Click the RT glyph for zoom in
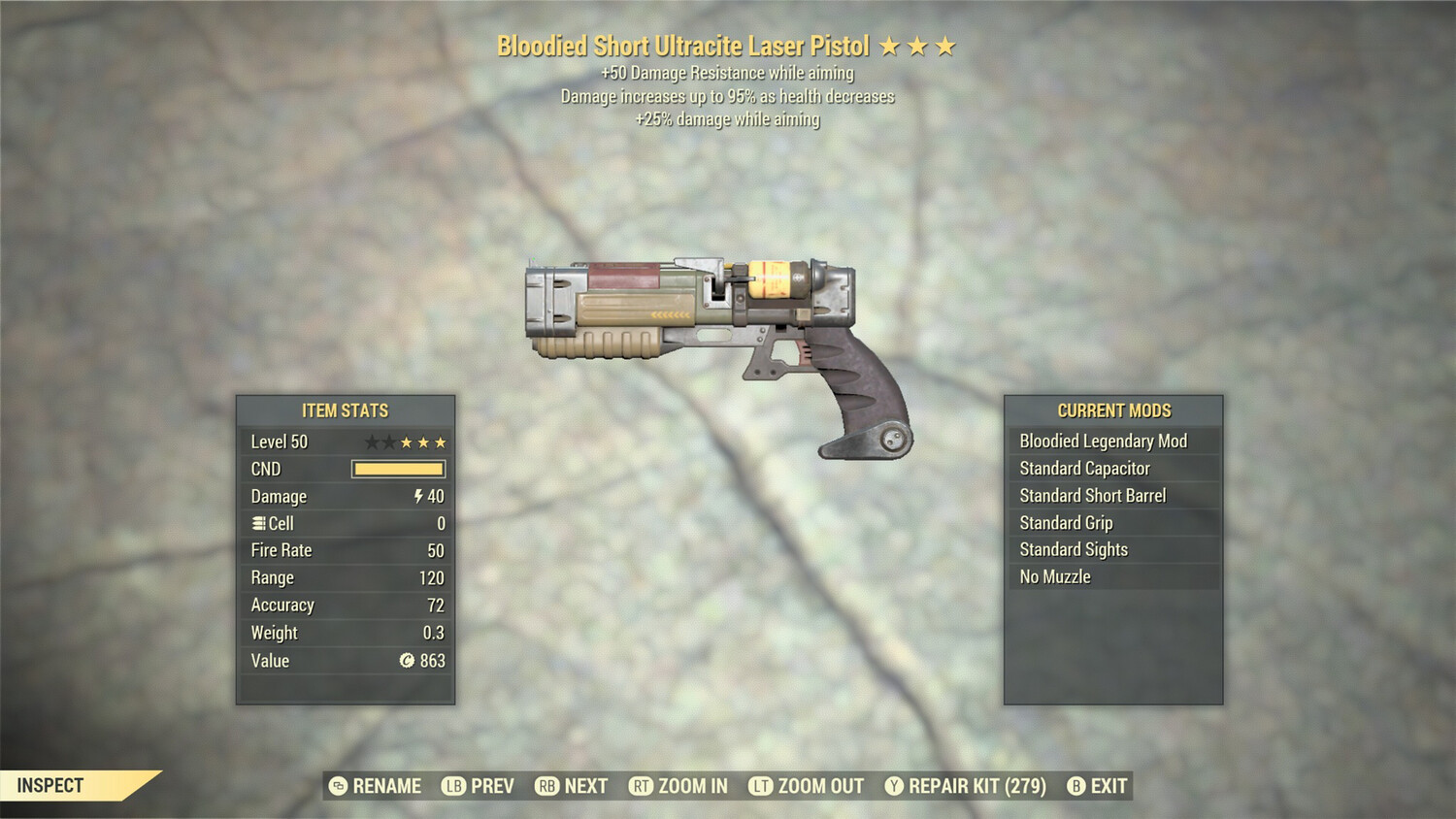1456x819 pixels. [643, 786]
